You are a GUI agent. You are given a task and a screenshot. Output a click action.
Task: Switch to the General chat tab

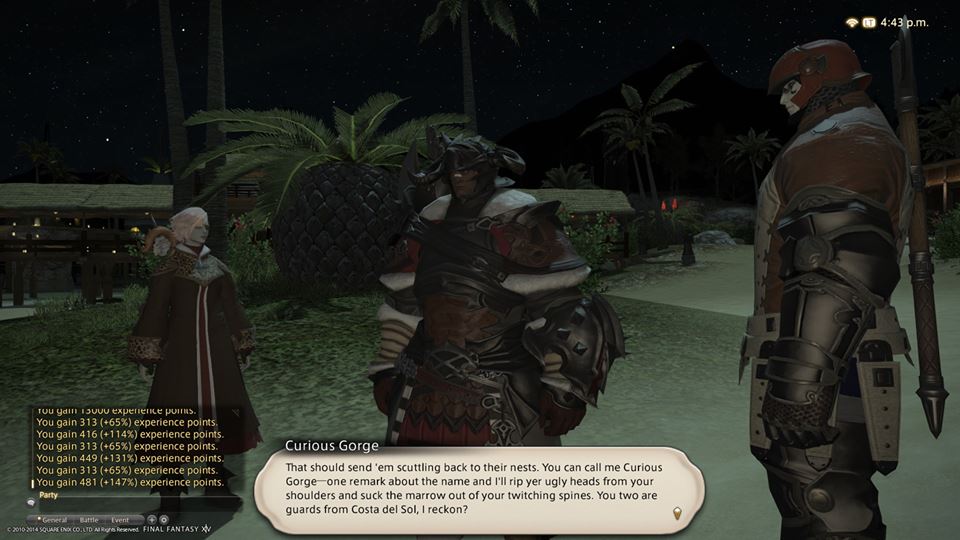coord(55,520)
